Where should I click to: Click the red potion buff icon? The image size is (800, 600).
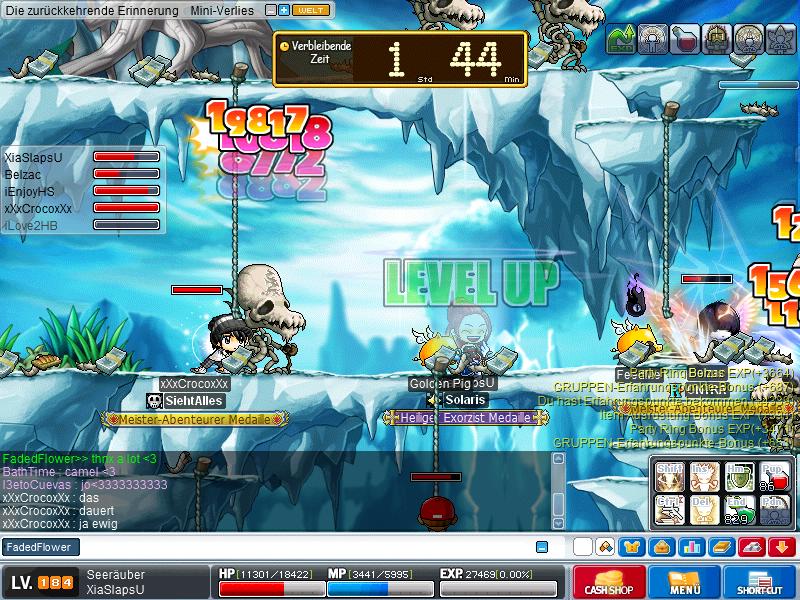(x=685, y=38)
